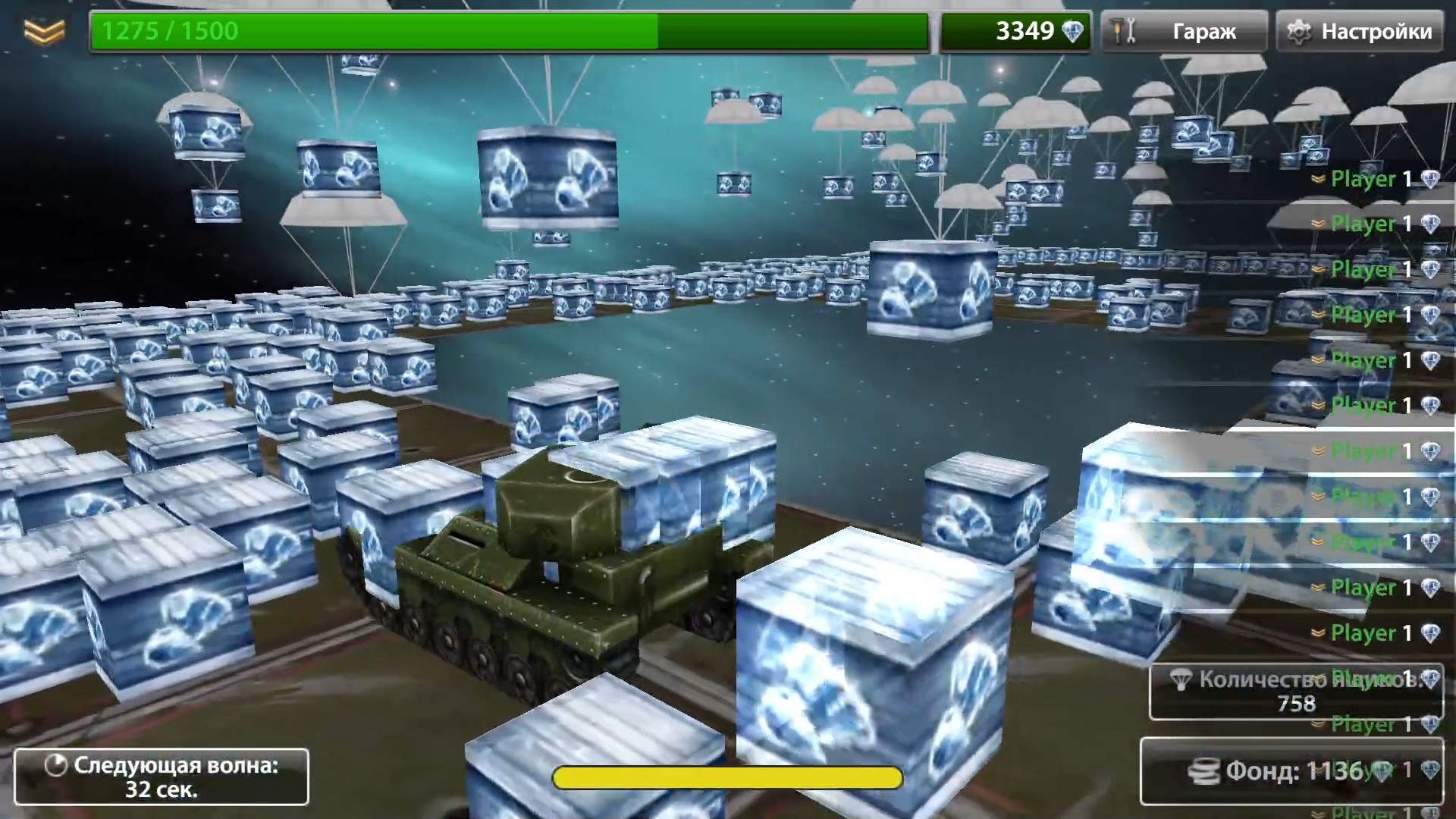Expand the top-left double-arrow chevron control

[43, 31]
